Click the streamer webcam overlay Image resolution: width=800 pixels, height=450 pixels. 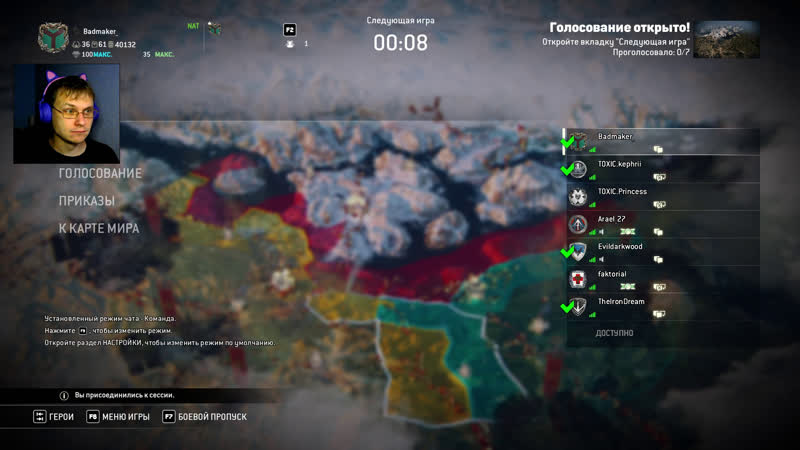(66, 113)
